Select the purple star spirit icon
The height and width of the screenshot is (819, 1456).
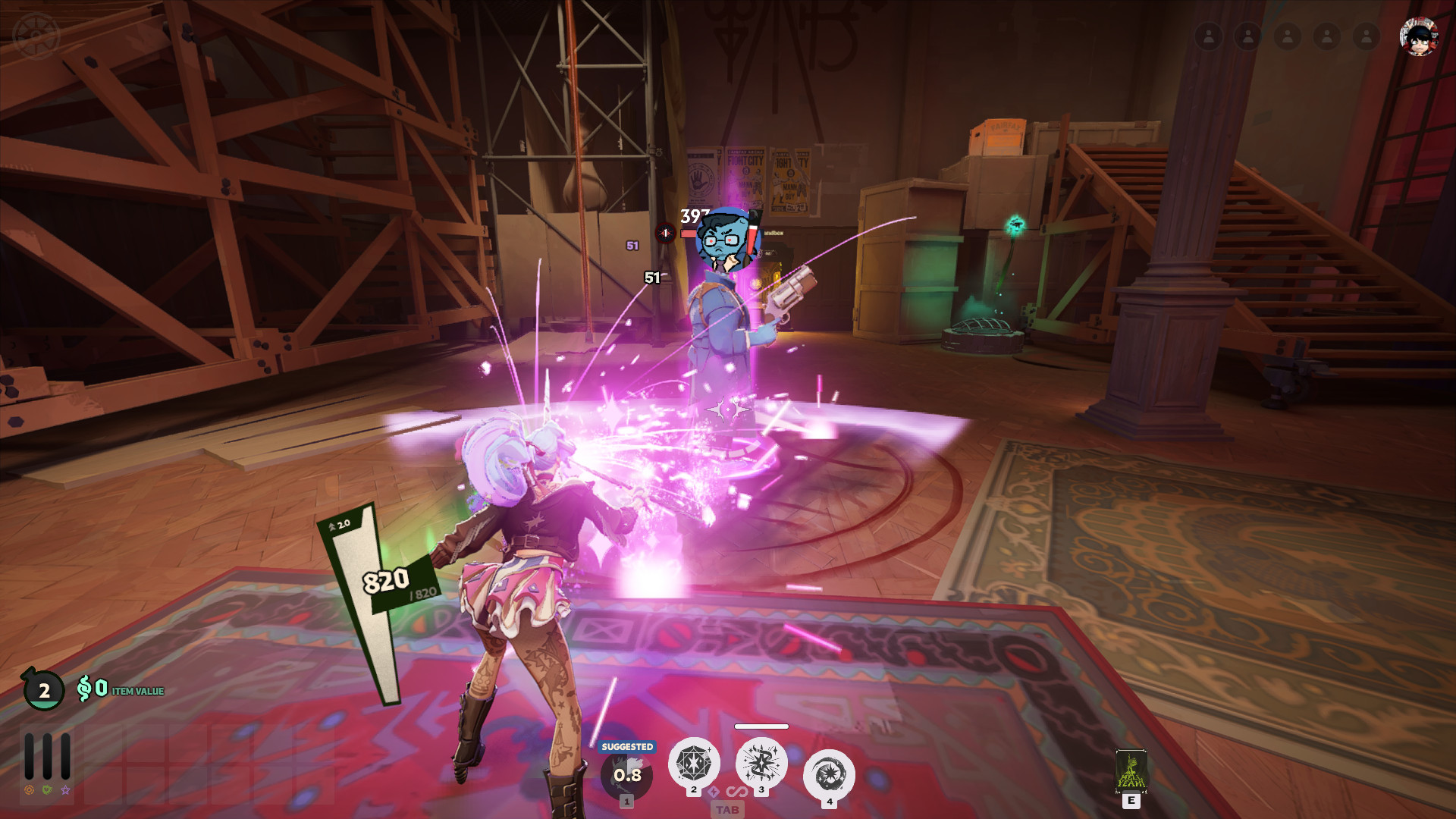[x=66, y=790]
